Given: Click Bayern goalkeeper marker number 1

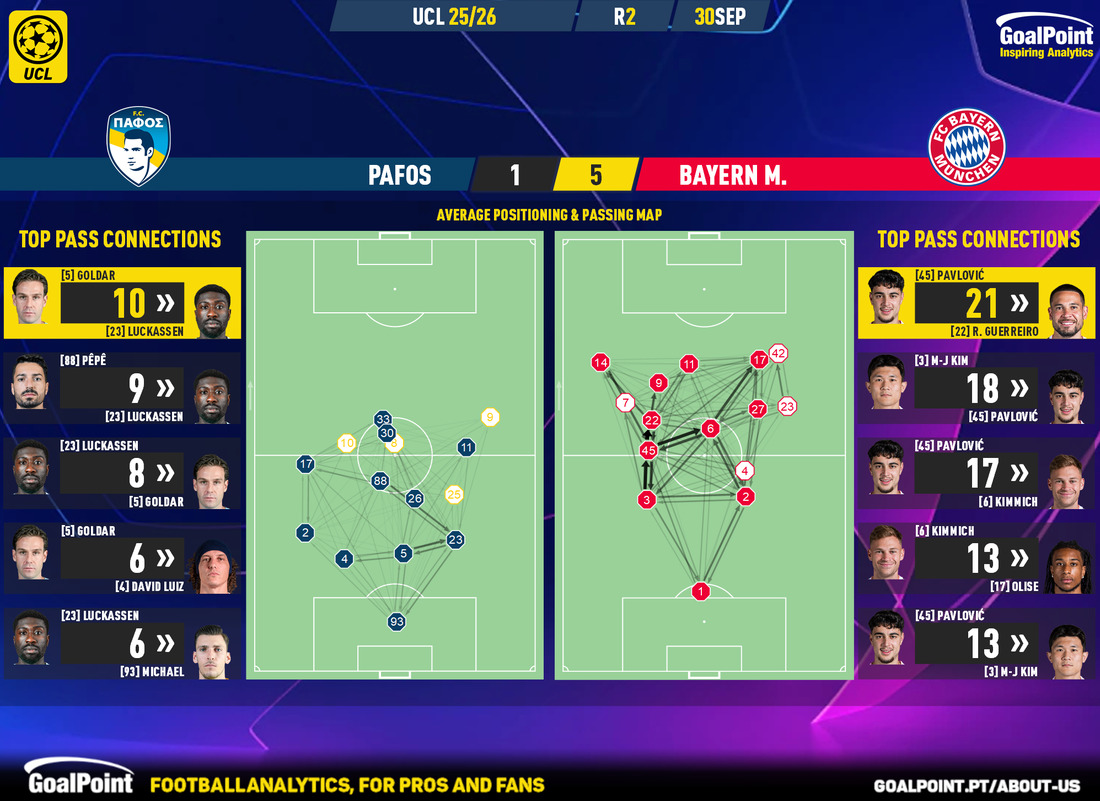Looking at the screenshot, I should tap(702, 592).
